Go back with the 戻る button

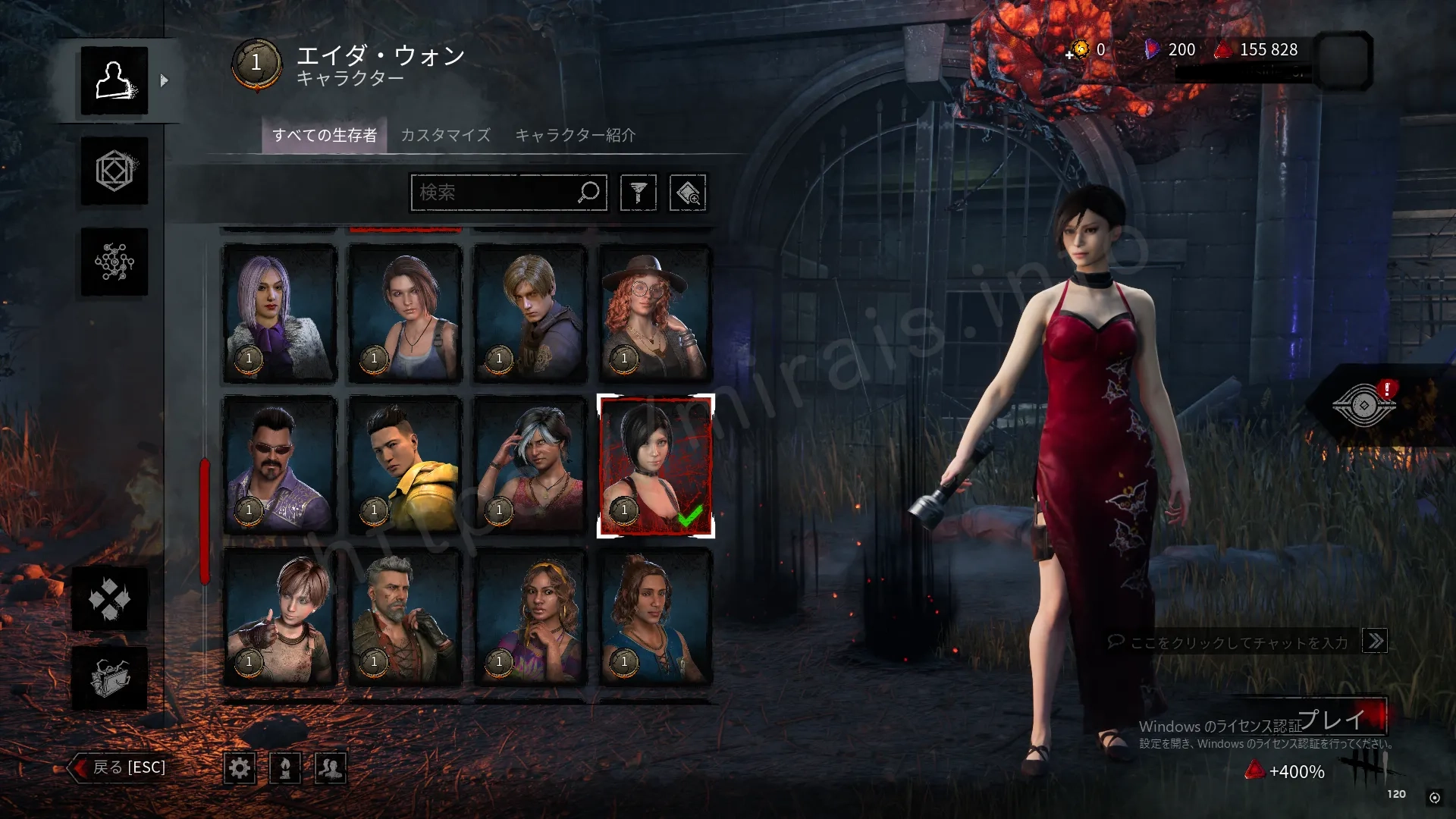click(119, 767)
